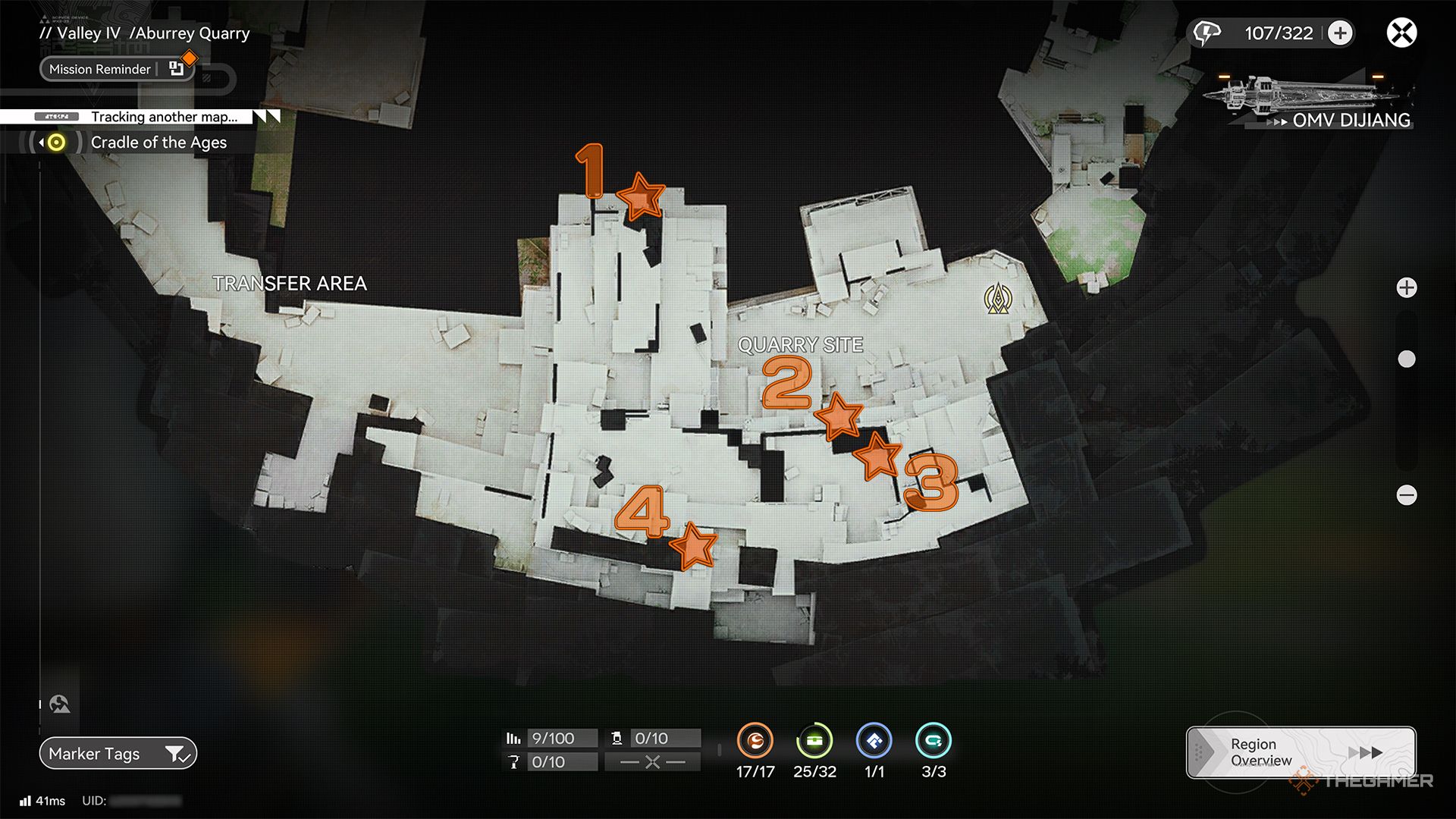Click the map layer icon above Marker Tags
The image size is (1456, 819).
[x=60, y=704]
